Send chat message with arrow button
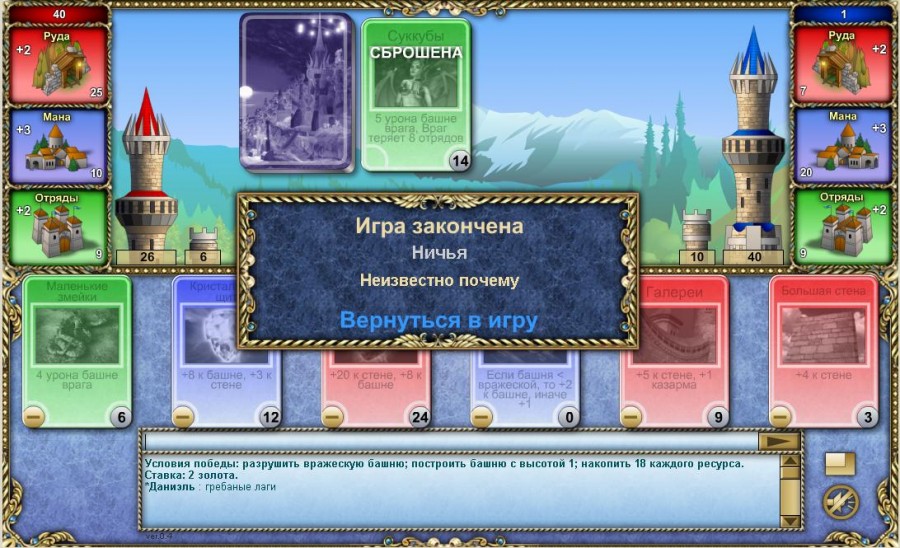900x548 pixels. (x=780, y=441)
